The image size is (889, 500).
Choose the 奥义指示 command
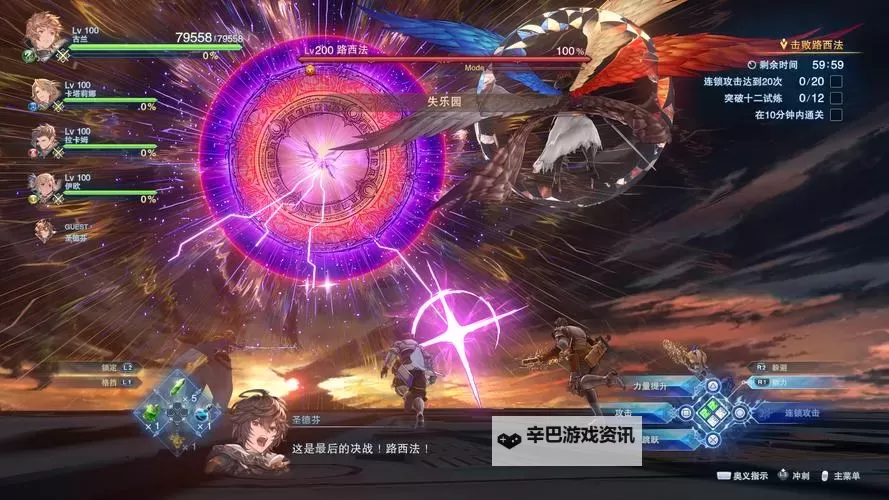[x=744, y=478]
